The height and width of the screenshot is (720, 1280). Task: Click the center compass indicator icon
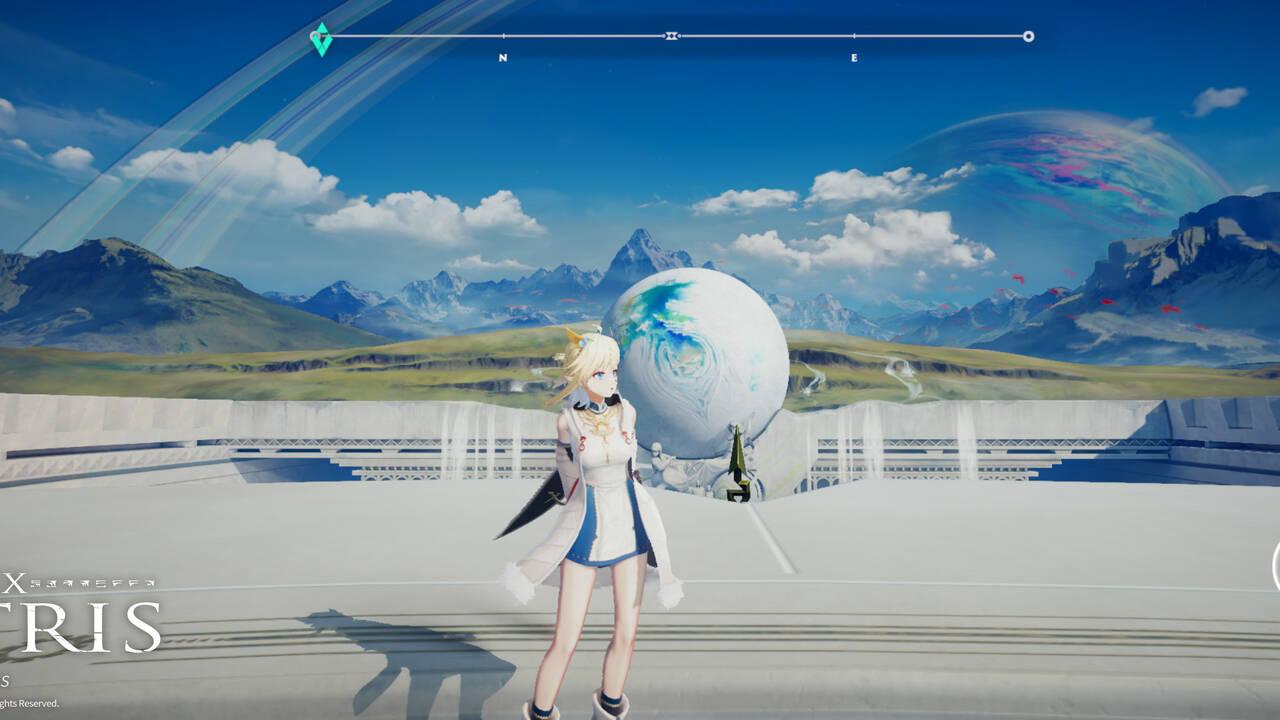click(669, 35)
